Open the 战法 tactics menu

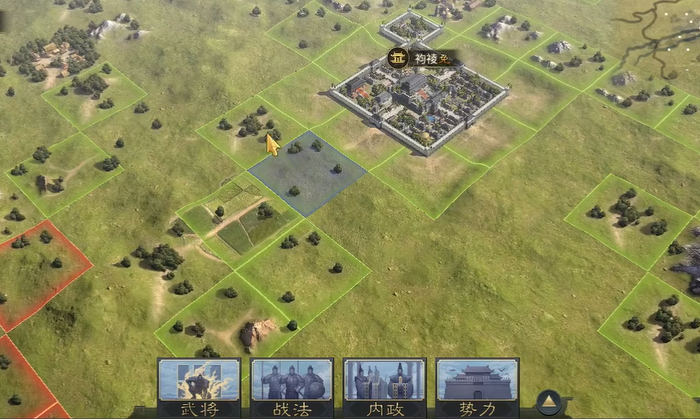(292, 387)
